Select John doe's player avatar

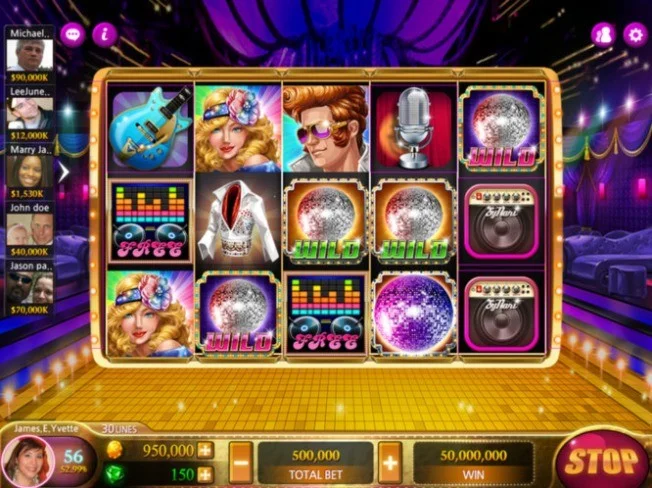(28, 229)
